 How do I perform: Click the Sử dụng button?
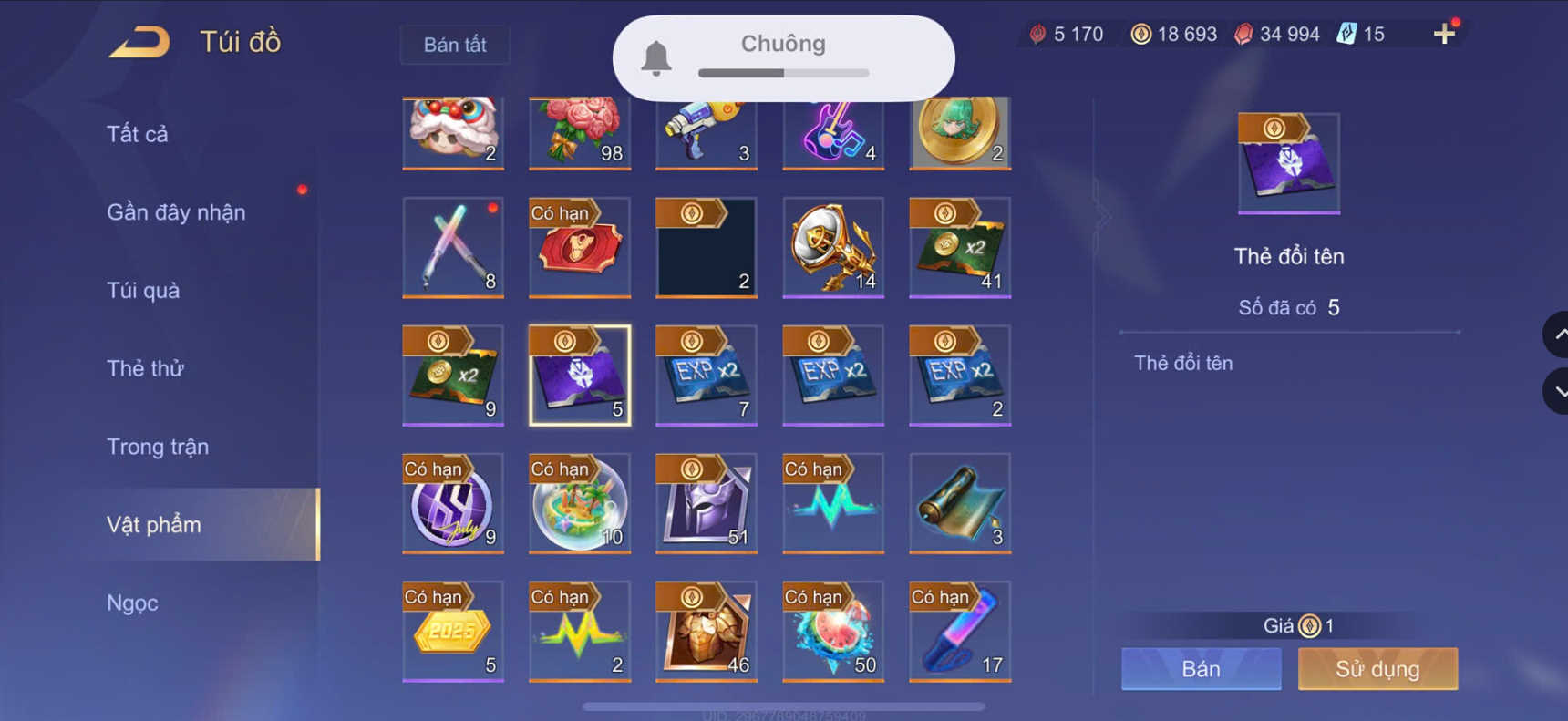pyautogui.click(x=1377, y=669)
